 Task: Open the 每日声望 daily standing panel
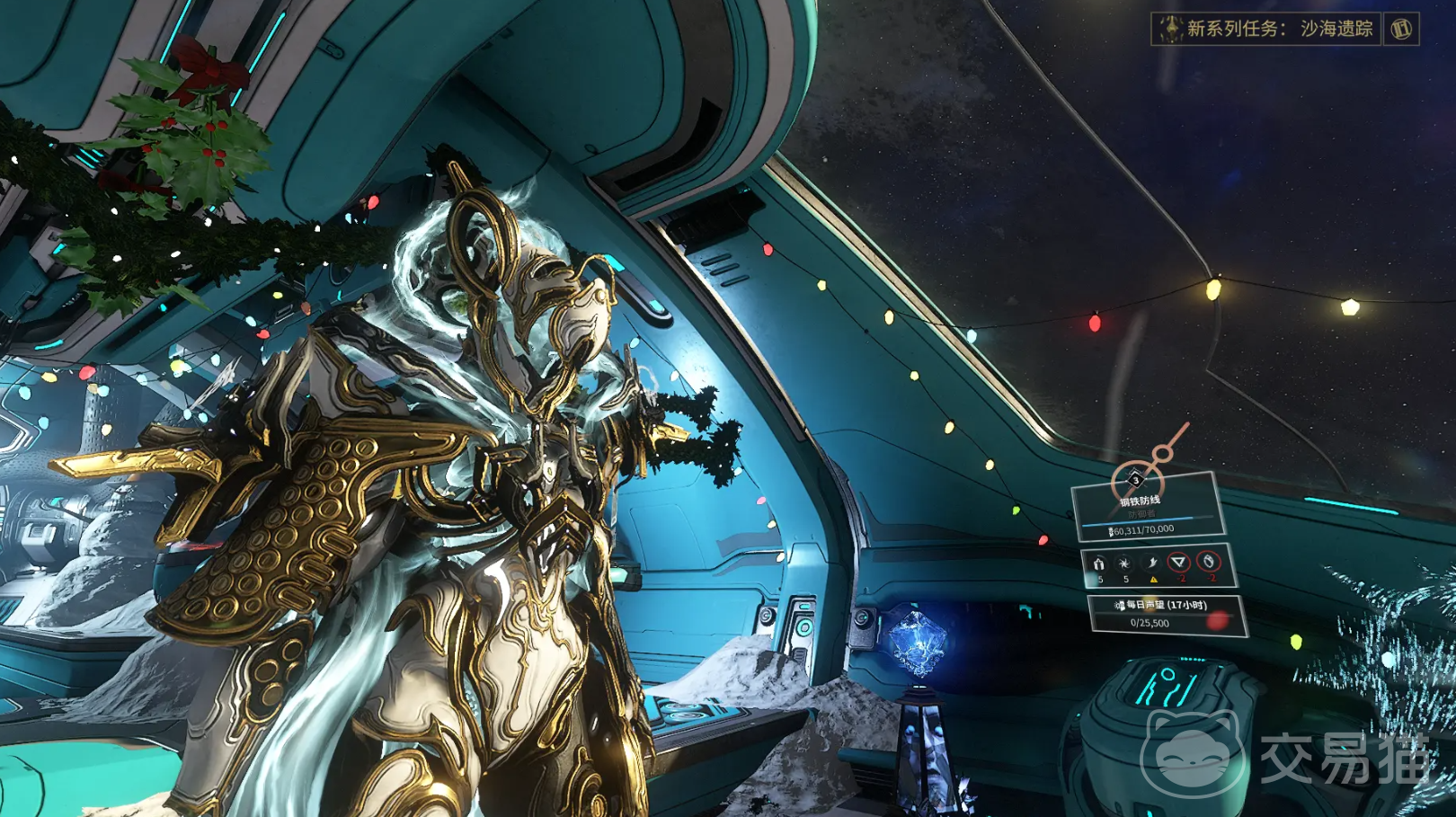click(1166, 615)
